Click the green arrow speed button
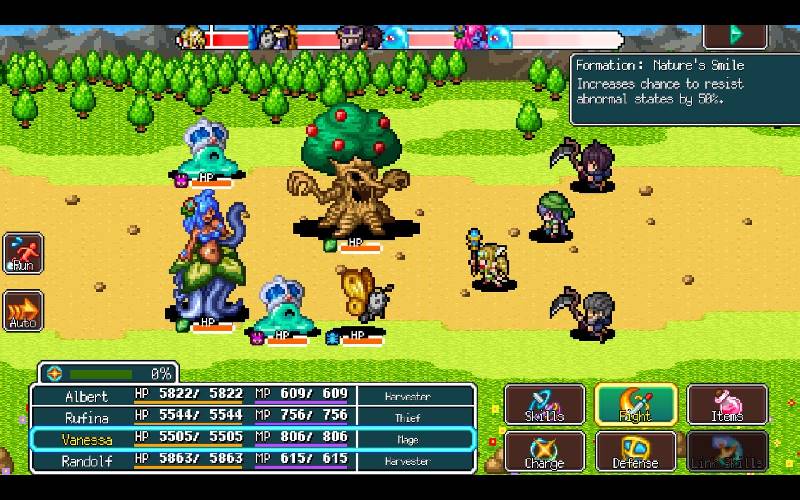This screenshot has height=500, width=800. [x=735, y=34]
